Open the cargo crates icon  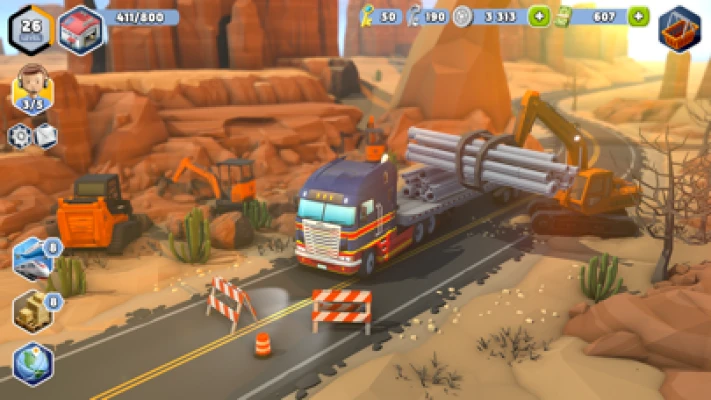pyautogui.click(x=33, y=311)
